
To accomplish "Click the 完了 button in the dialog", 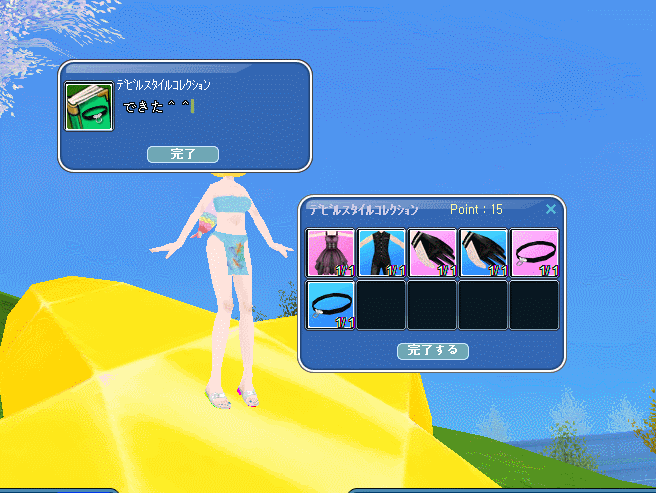I will pyautogui.click(x=182, y=154).
